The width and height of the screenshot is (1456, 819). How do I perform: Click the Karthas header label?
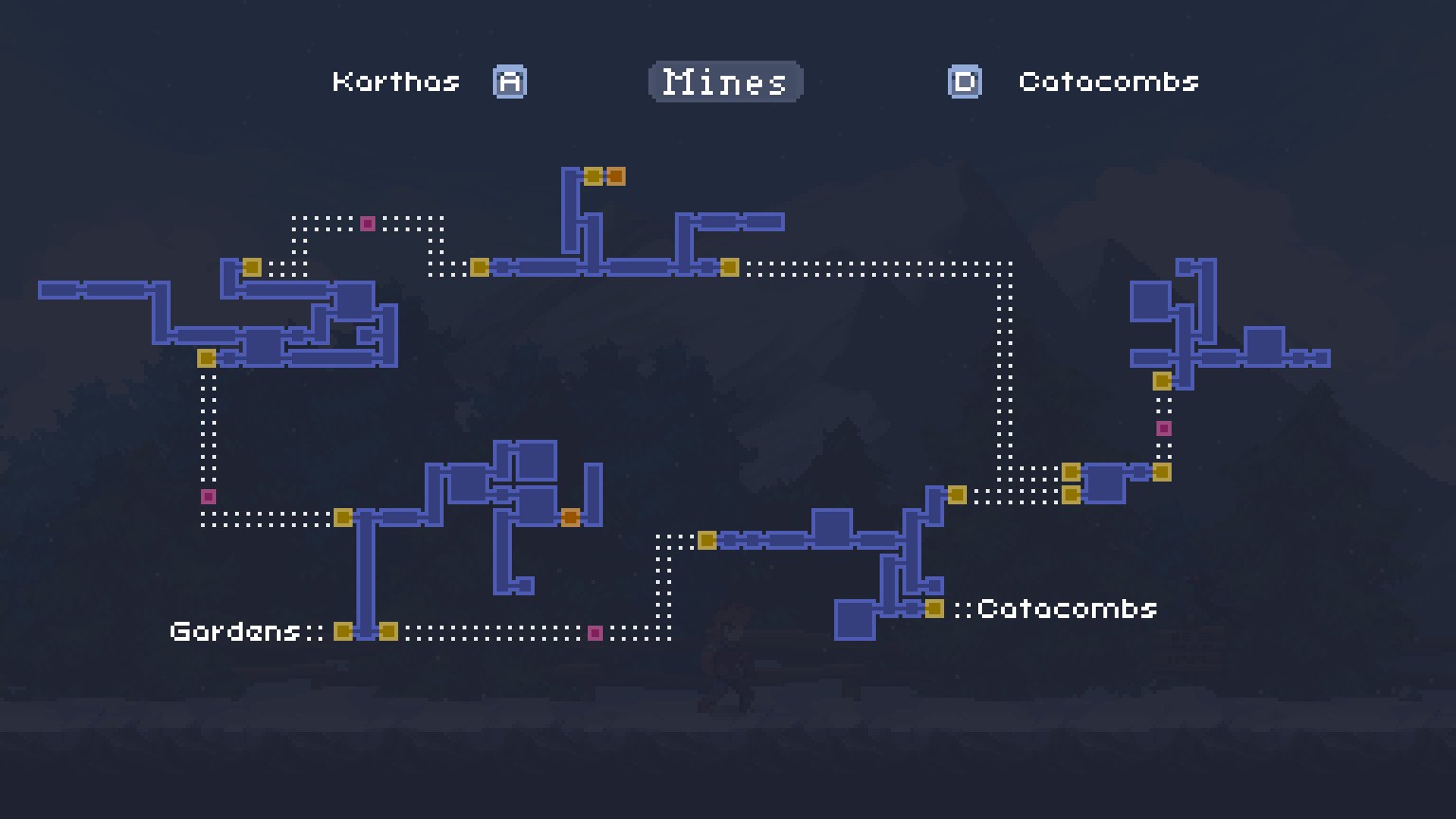(x=397, y=82)
